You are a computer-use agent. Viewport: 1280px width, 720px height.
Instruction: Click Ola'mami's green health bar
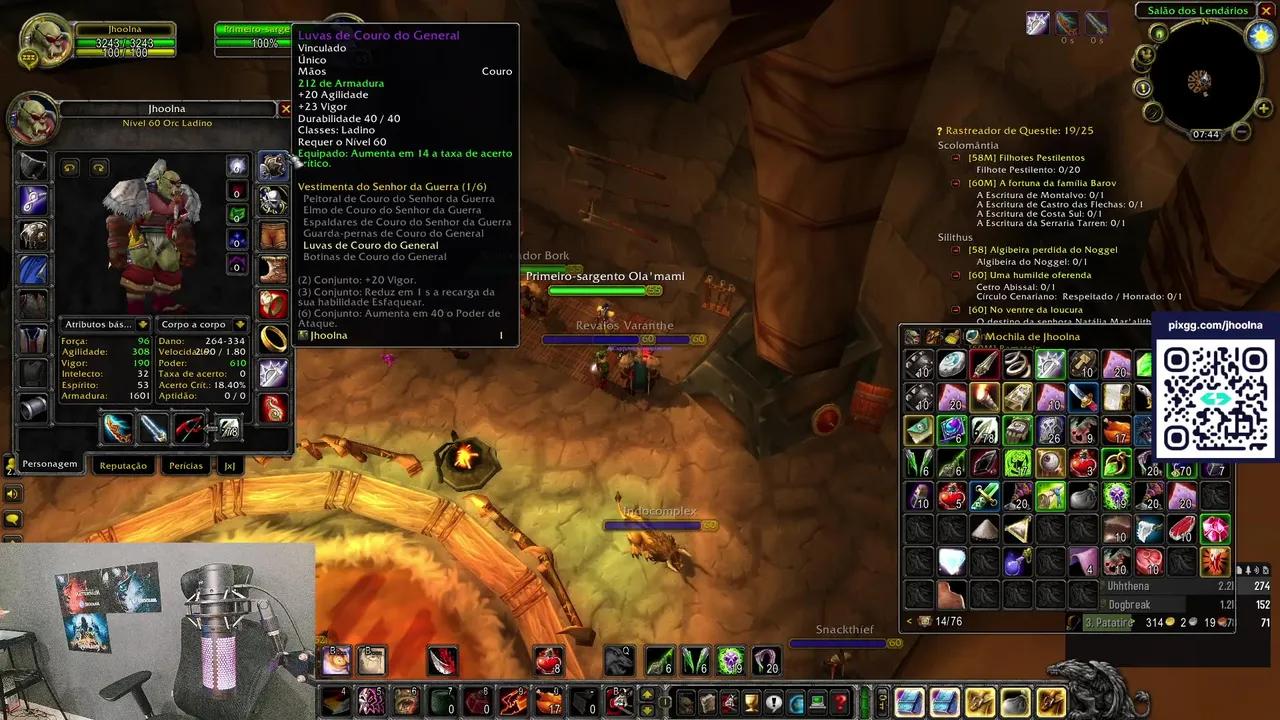tap(595, 291)
